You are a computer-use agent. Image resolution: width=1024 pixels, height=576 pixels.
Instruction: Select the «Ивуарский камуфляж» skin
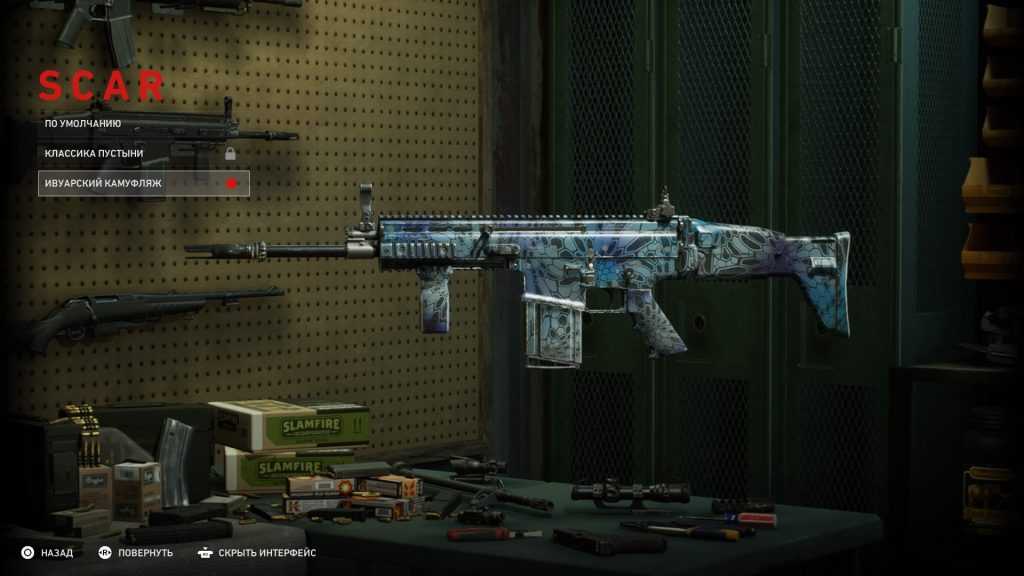(103, 184)
